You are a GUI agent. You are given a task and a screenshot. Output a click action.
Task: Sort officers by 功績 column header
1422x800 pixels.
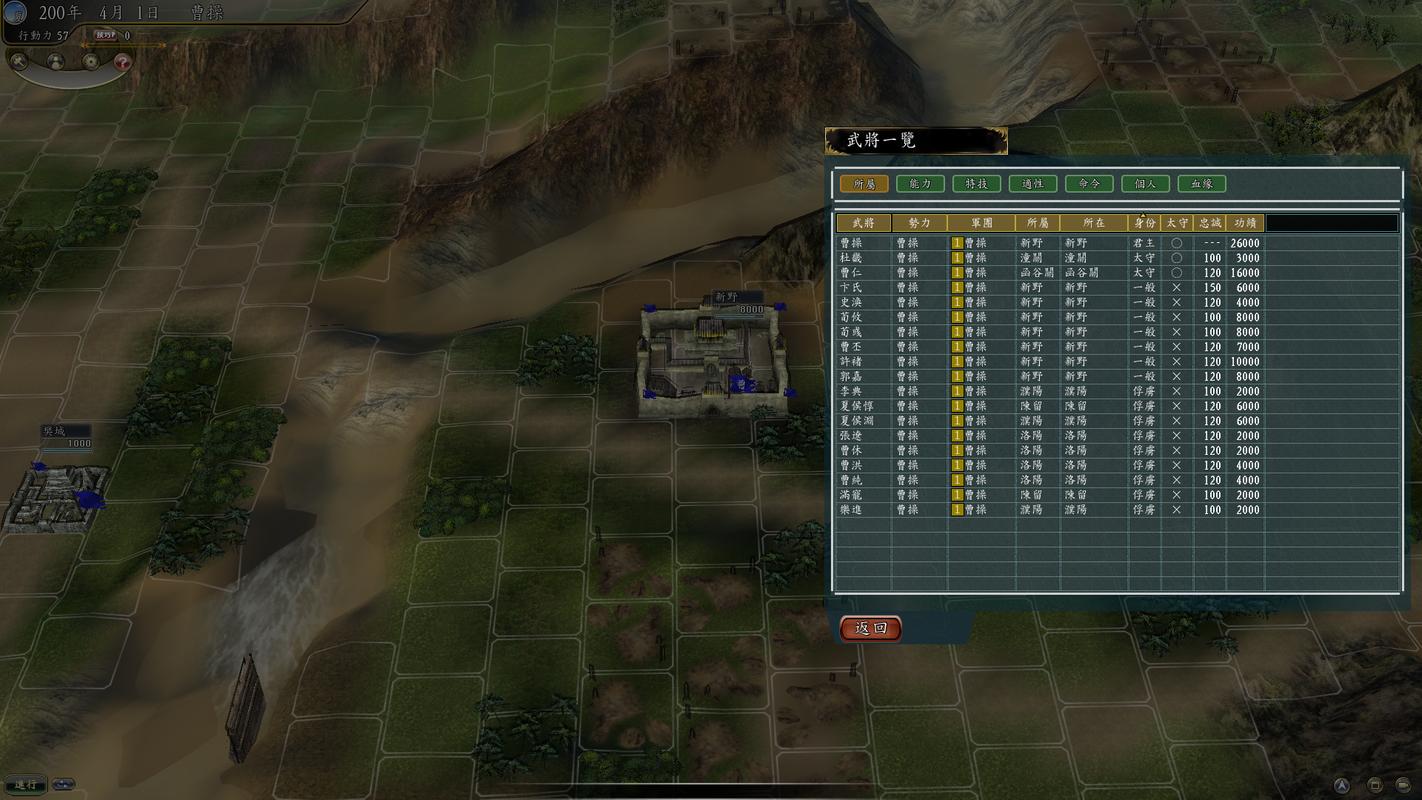(1245, 223)
